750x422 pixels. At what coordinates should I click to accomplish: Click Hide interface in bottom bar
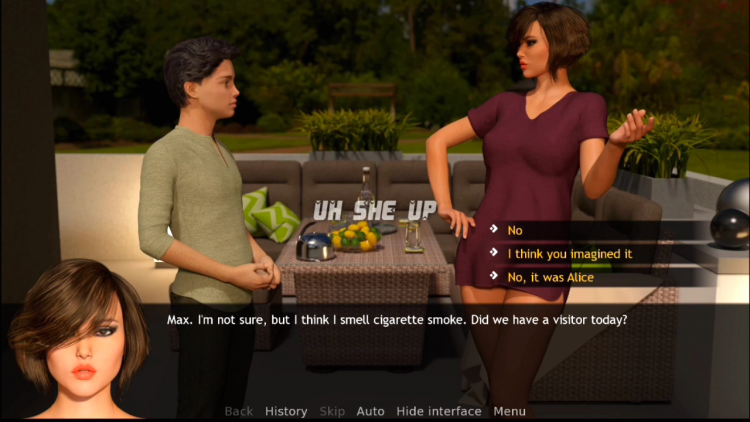(438, 411)
